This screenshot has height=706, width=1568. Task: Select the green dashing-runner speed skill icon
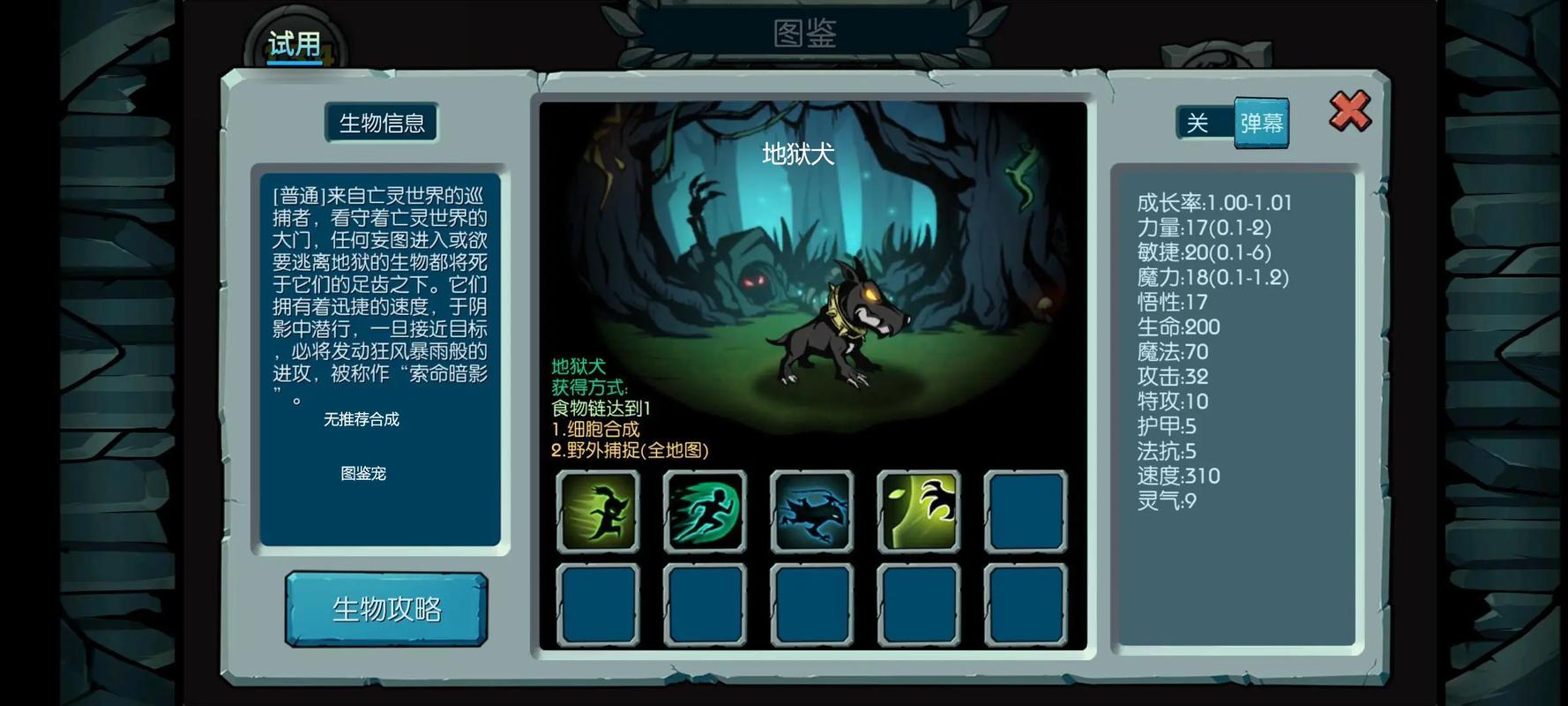point(705,510)
